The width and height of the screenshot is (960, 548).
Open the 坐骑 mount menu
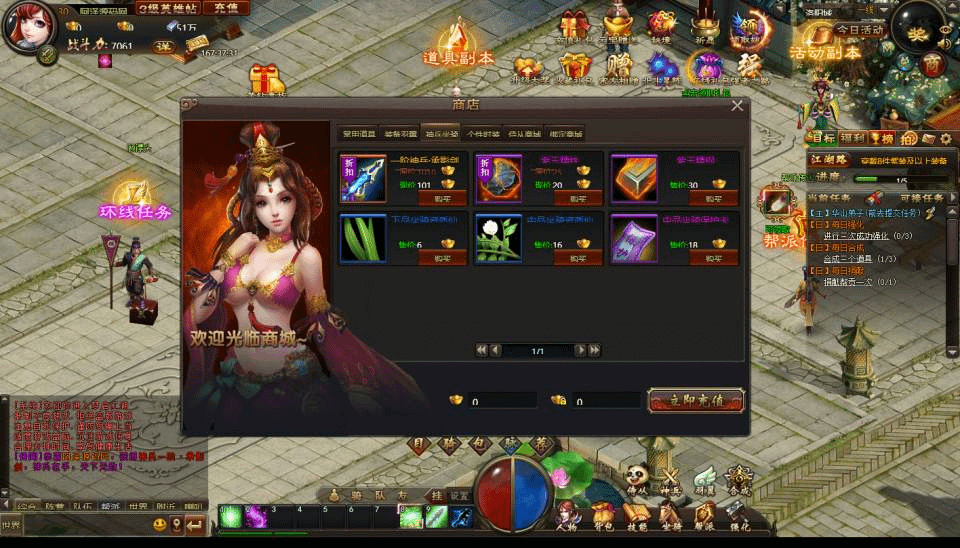(671, 516)
